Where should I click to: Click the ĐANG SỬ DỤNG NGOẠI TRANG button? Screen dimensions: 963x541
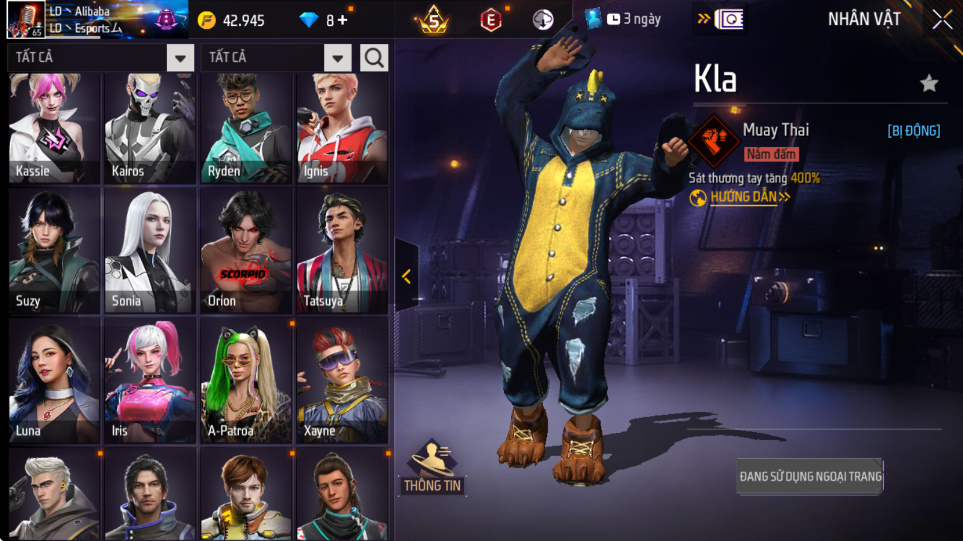810,477
